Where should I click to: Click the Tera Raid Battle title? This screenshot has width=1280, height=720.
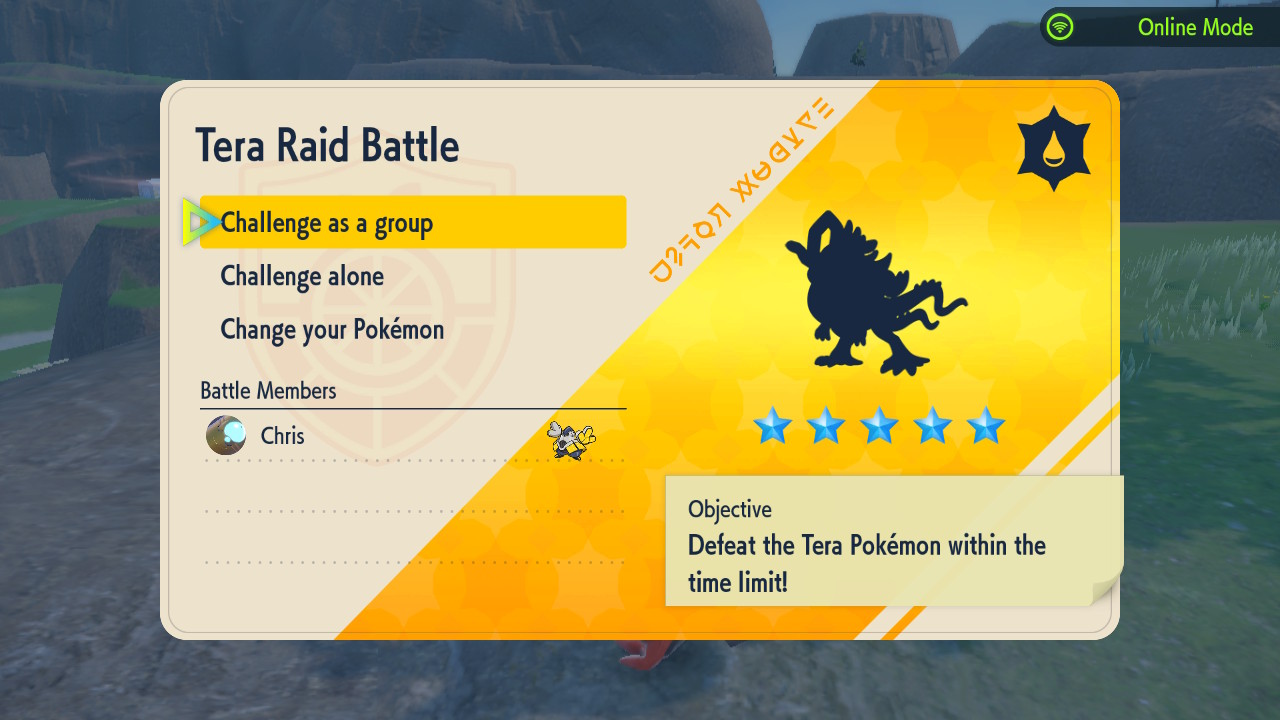tap(328, 144)
